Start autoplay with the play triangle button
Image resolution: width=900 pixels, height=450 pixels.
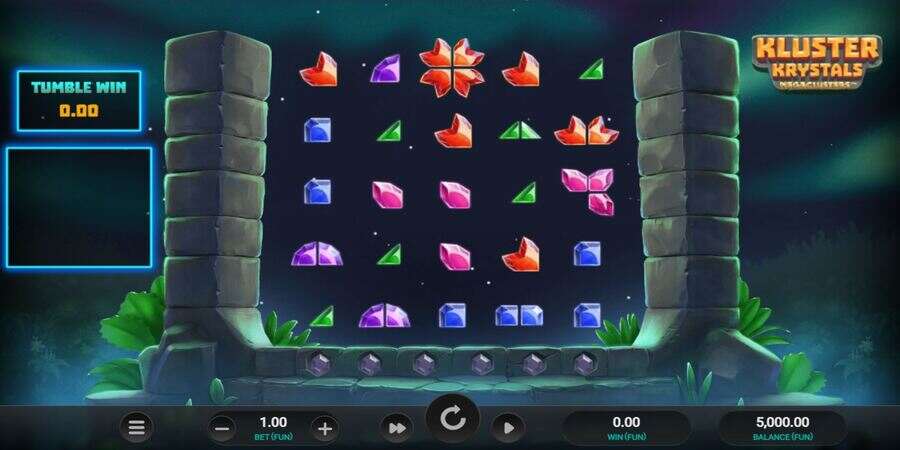(508, 428)
